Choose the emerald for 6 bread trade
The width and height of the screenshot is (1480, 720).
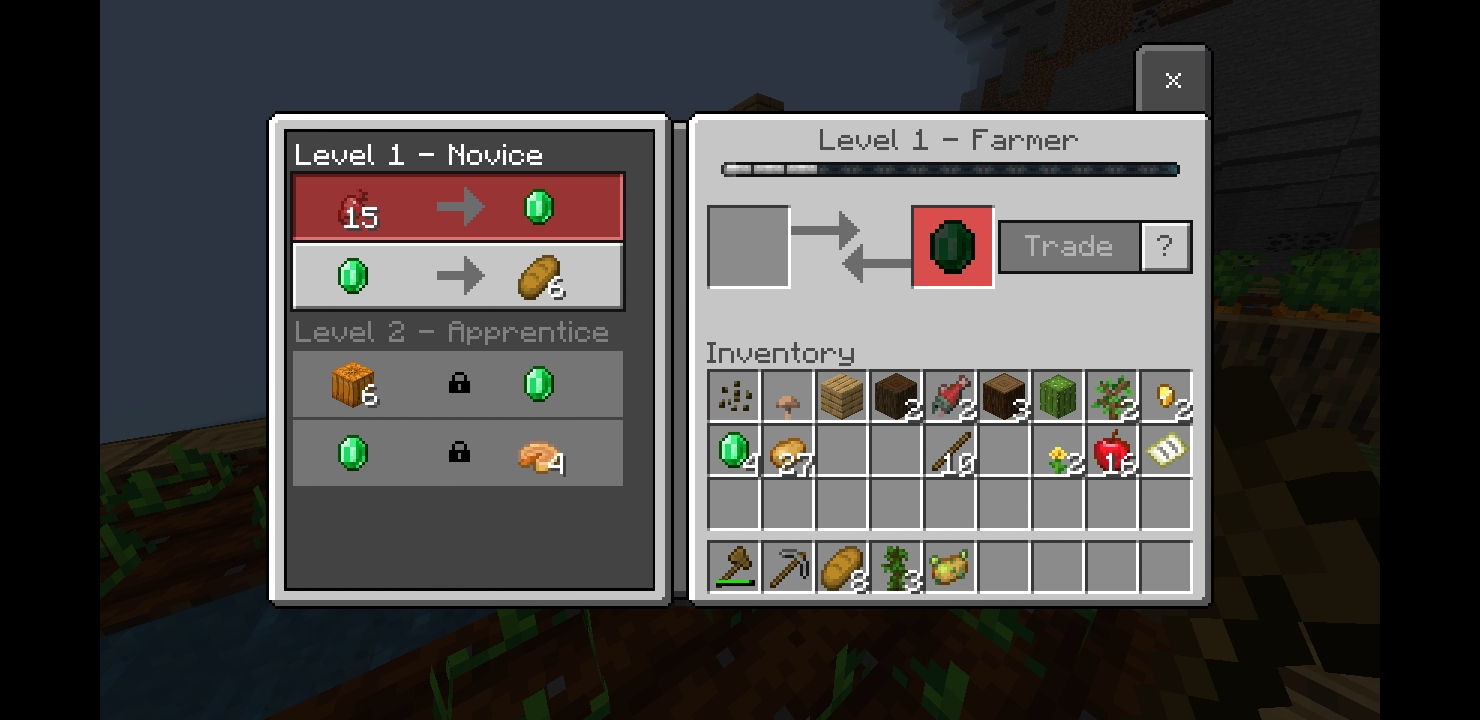(x=458, y=276)
